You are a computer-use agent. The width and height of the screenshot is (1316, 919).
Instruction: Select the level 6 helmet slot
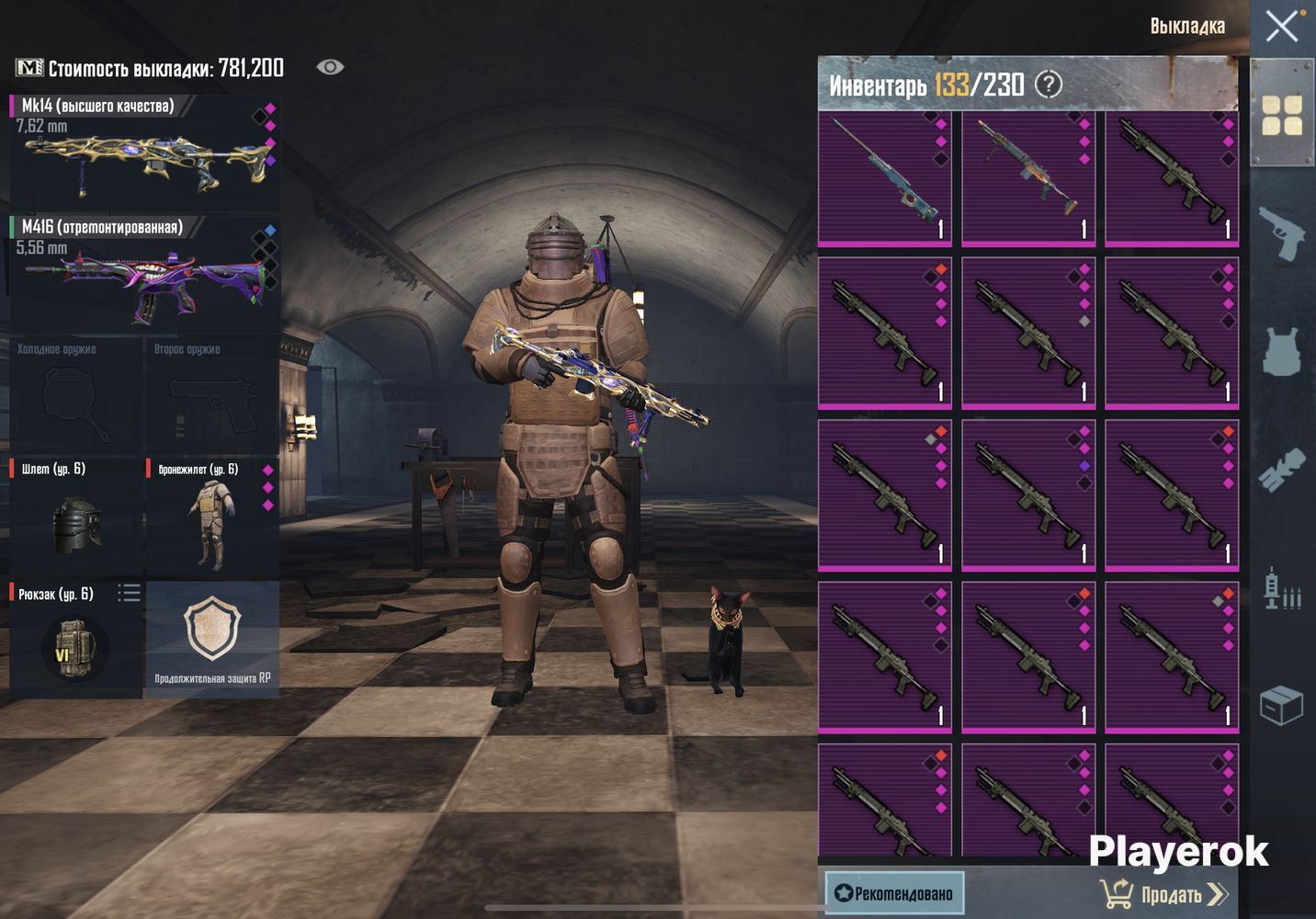click(x=76, y=518)
